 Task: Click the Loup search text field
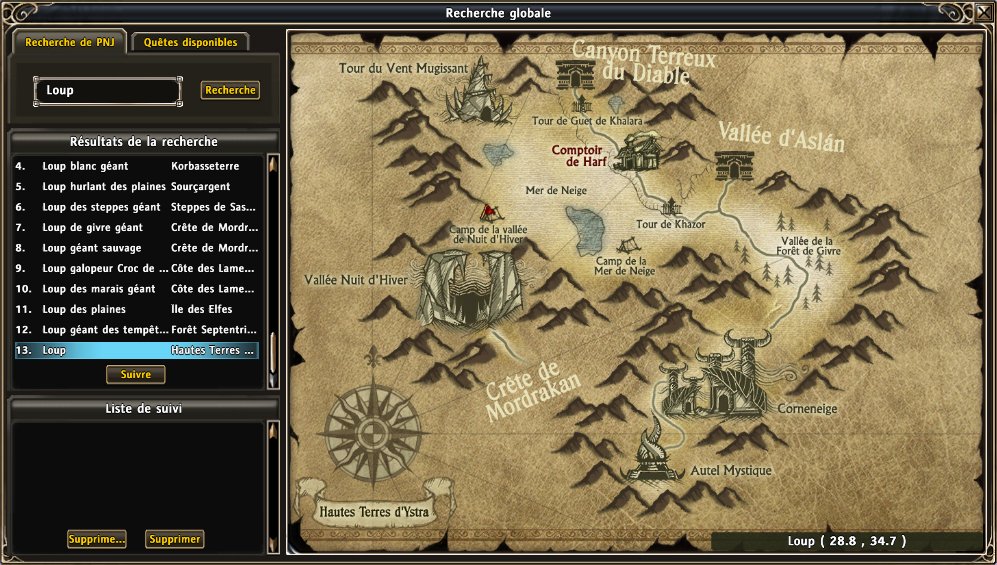pyautogui.click(x=108, y=91)
